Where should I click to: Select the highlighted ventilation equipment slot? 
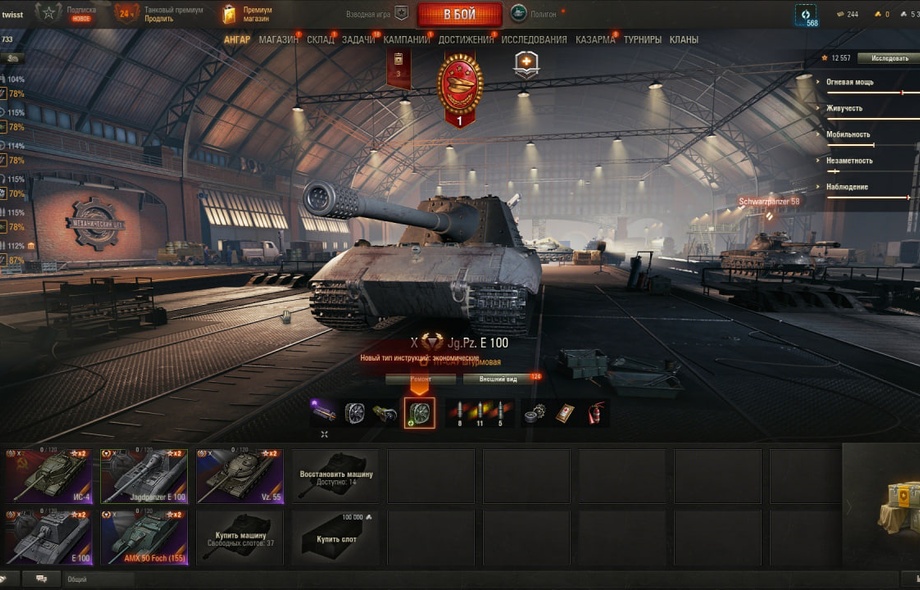[x=419, y=412]
